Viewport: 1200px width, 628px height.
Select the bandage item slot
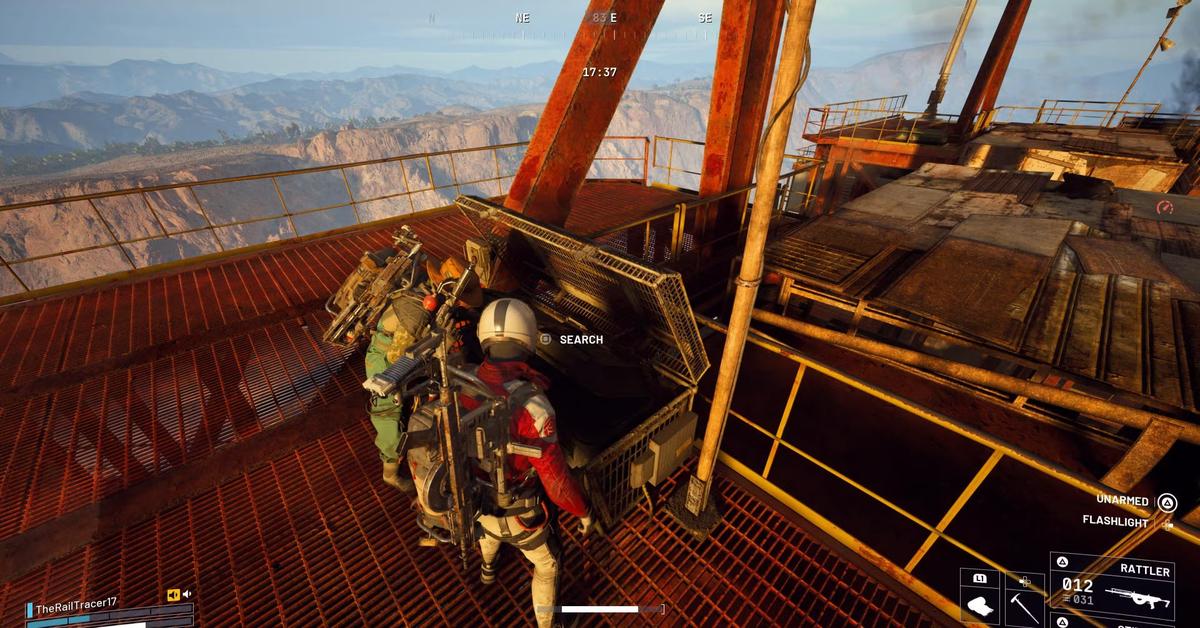click(979, 603)
